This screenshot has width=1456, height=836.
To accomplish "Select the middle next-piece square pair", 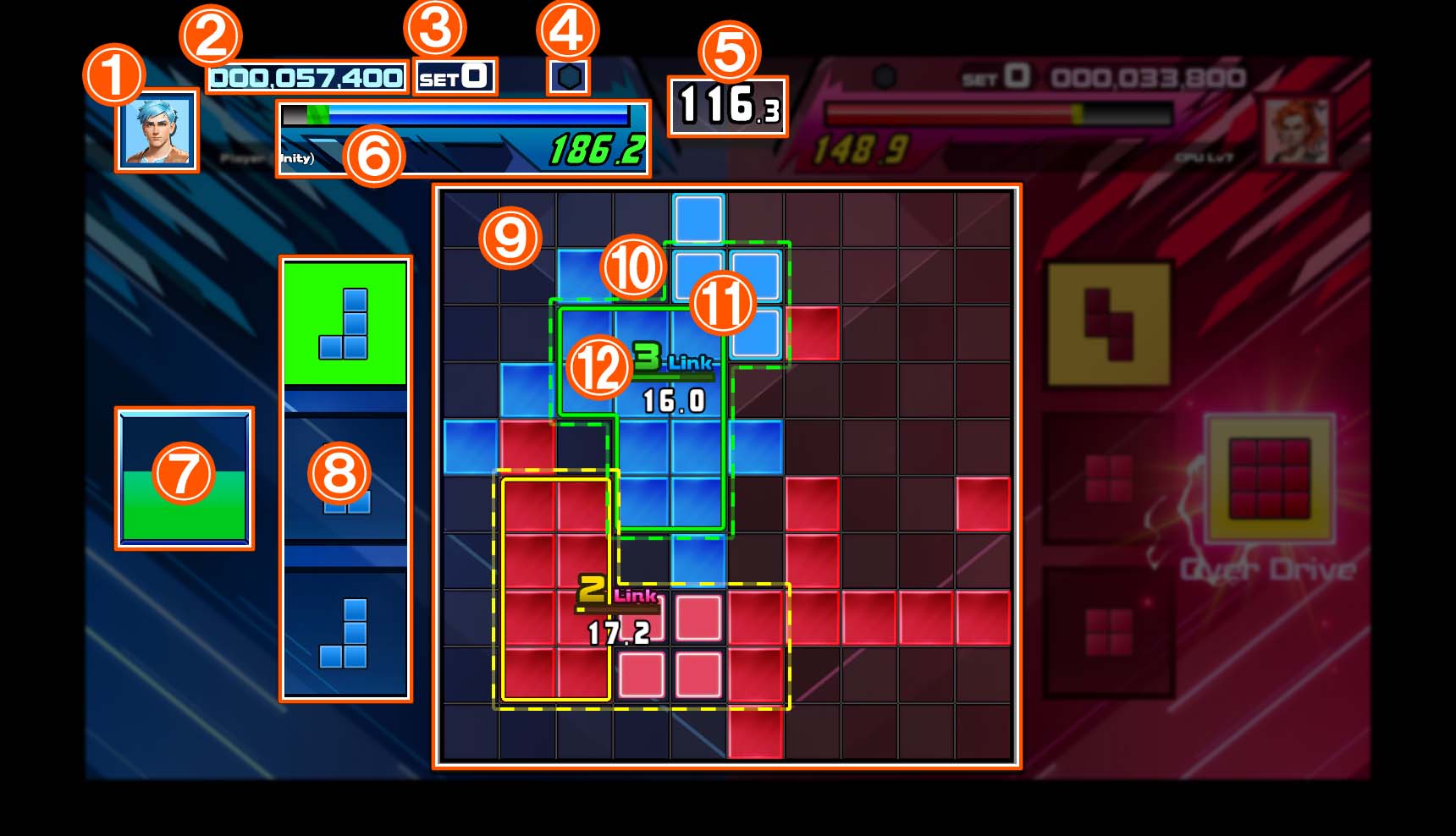I will point(347,495).
